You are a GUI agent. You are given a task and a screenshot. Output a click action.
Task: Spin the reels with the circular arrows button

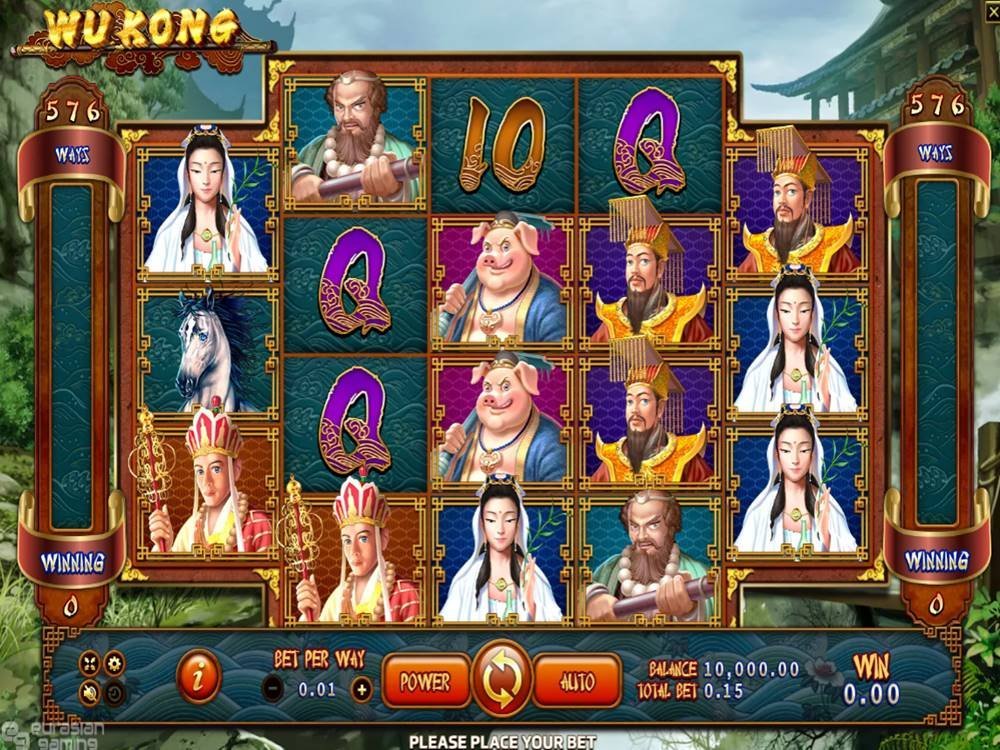tap(501, 681)
